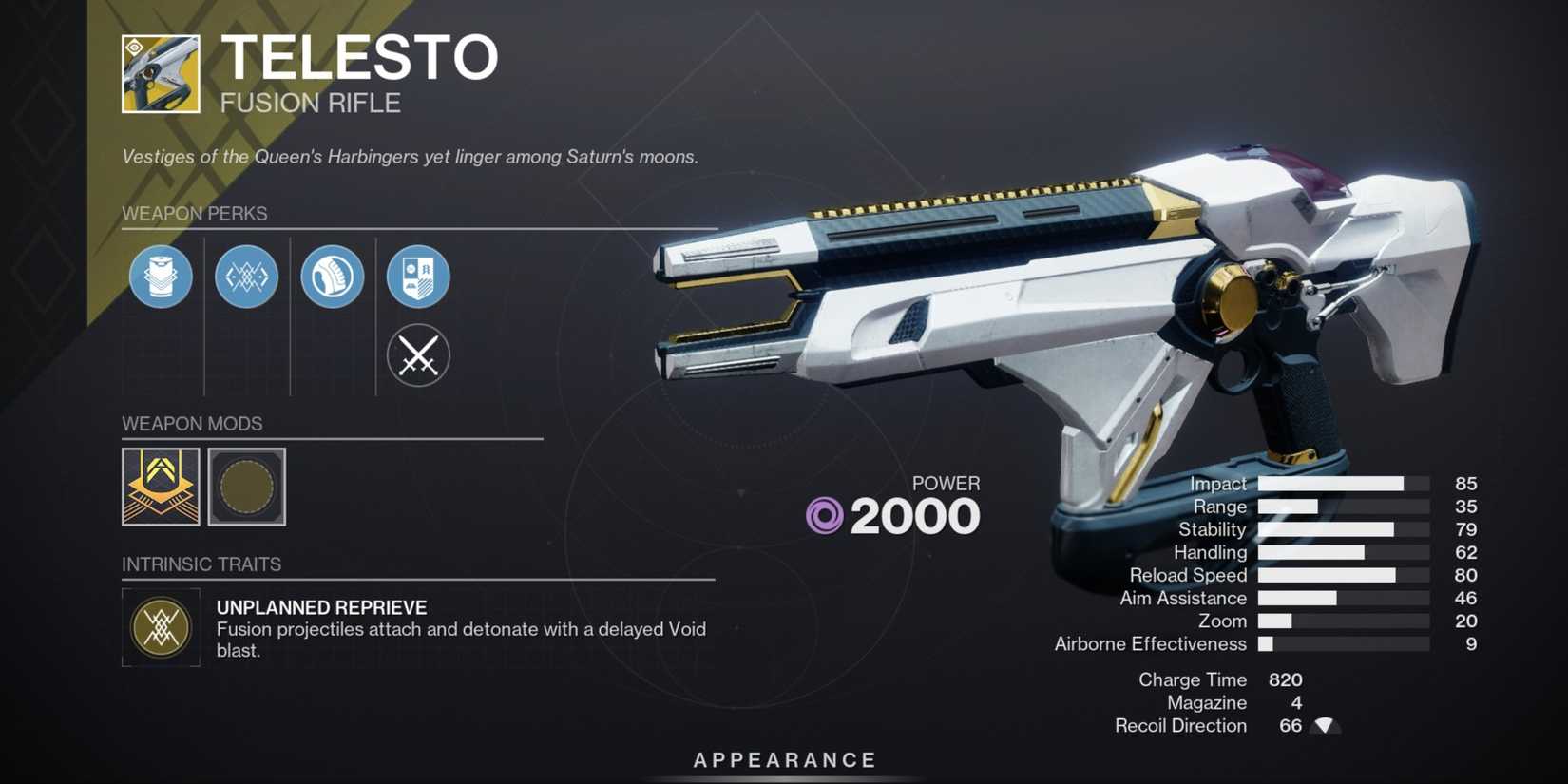1568x784 pixels.
Task: Inspect the projectile perk icon
Action: pos(332,277)
